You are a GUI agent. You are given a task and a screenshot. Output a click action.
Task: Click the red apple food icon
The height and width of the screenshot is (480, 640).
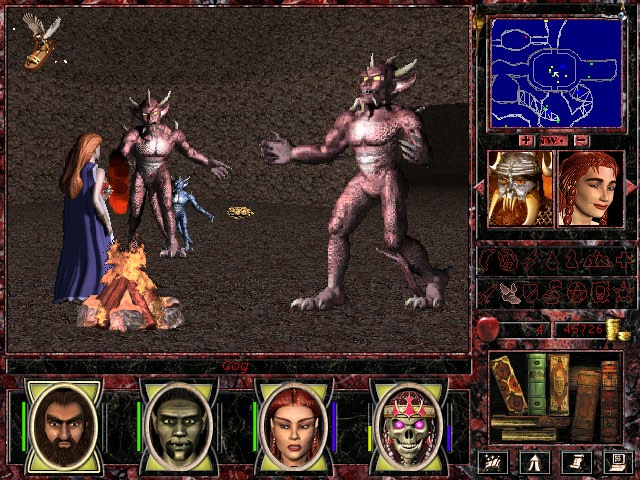[x=489, y=328]
